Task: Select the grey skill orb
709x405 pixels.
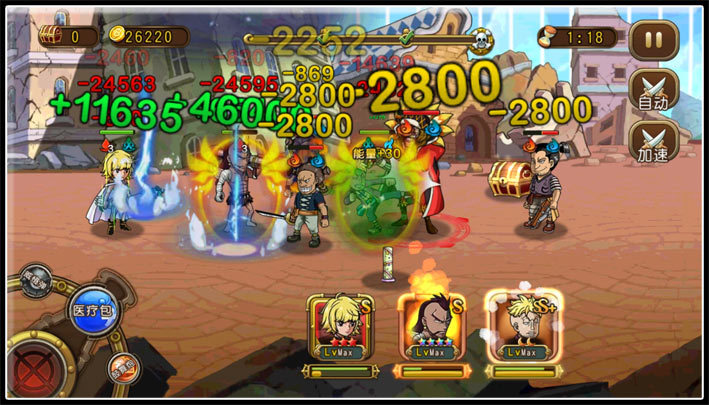Action: tap(37, 281)
